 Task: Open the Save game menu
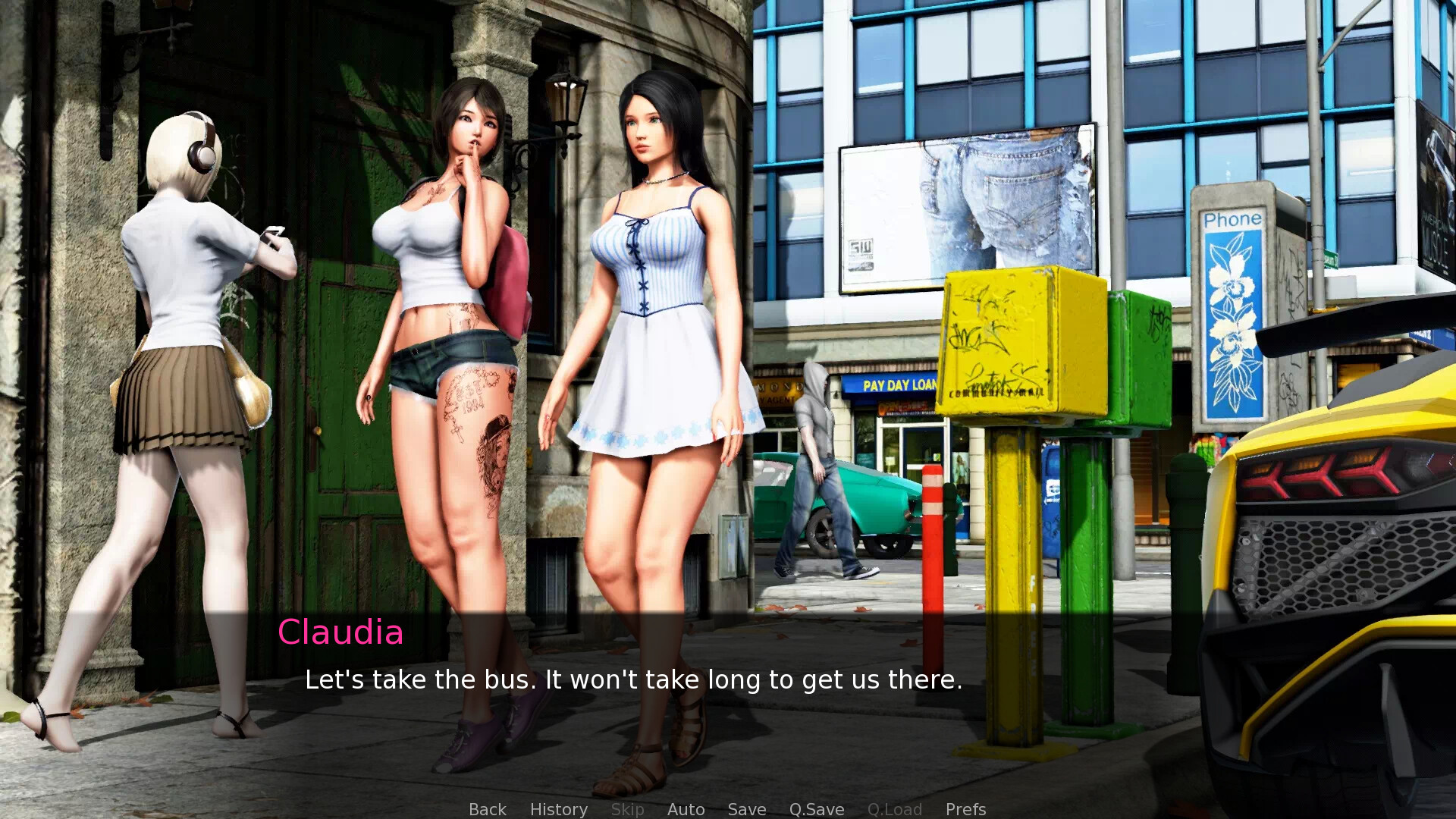(x=746, y=809)
